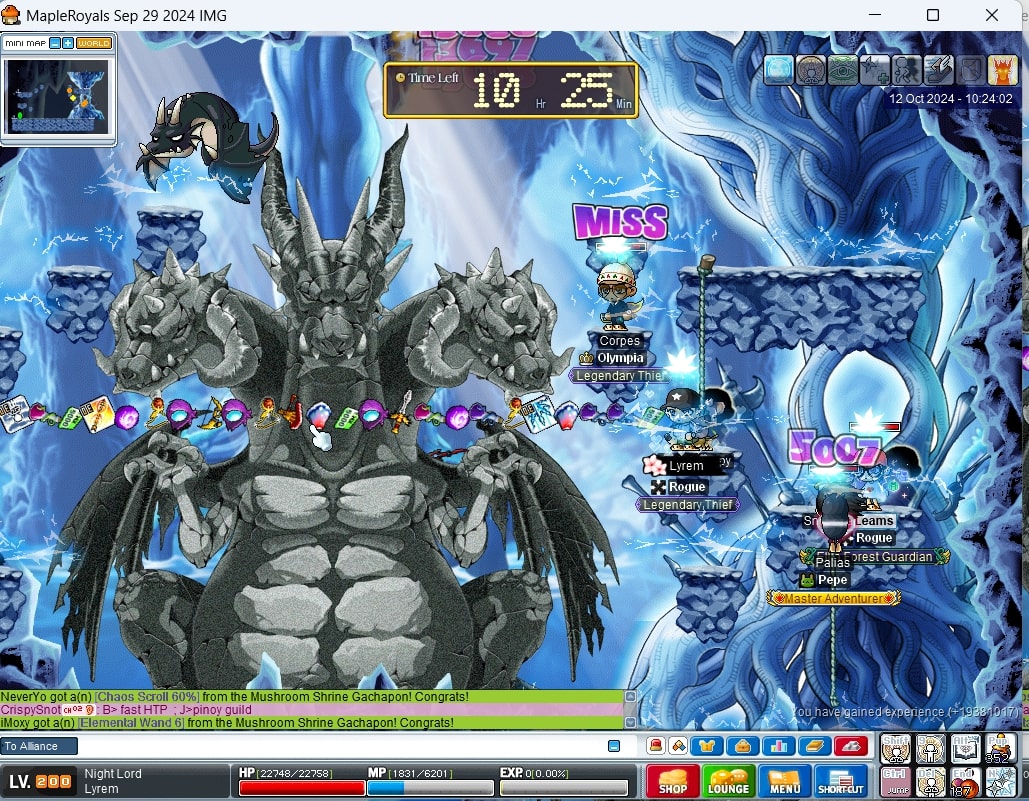Click the chat text input field
1029x801 pixels.
[340, 746]
